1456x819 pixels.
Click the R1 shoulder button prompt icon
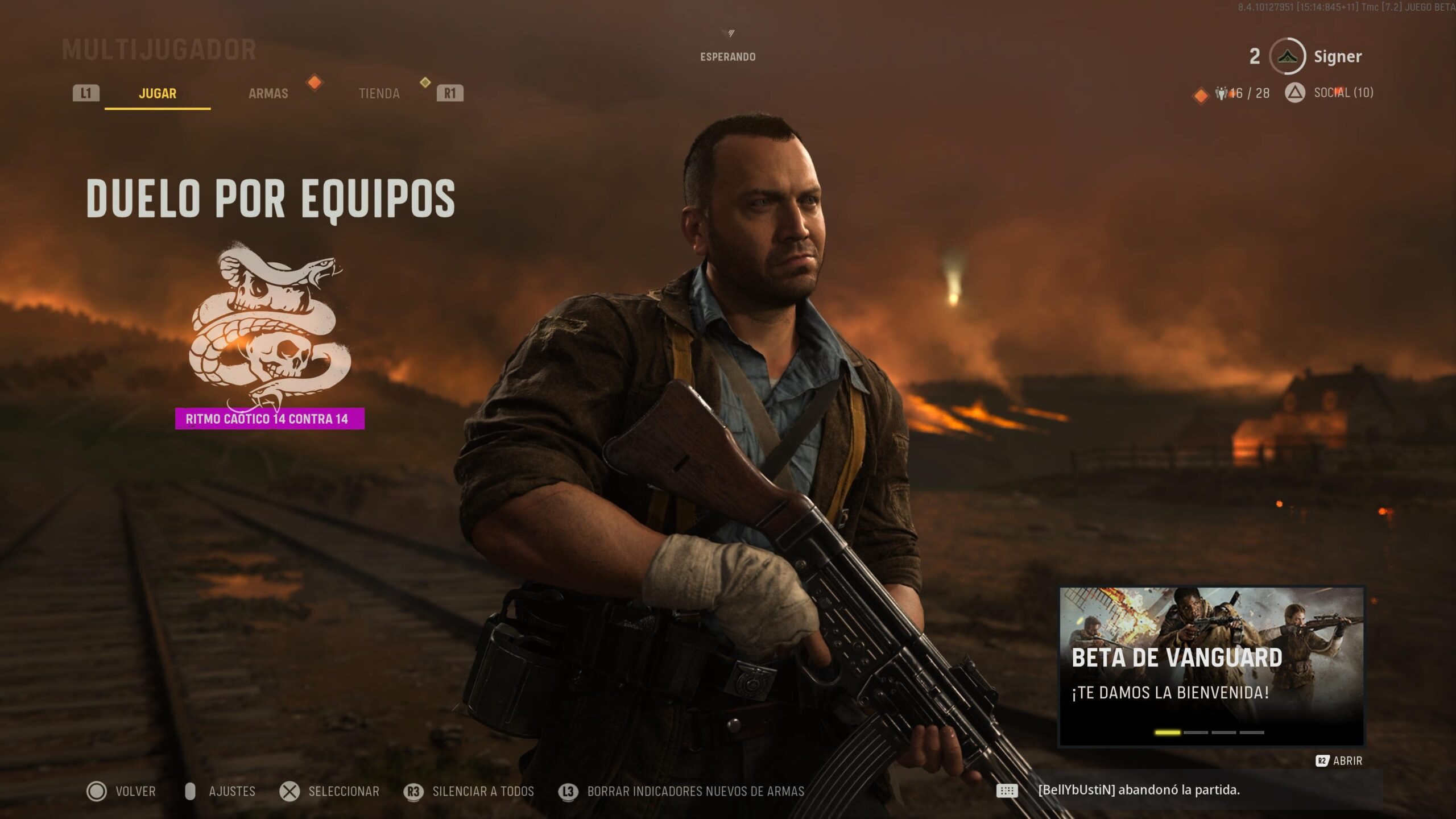449,93
